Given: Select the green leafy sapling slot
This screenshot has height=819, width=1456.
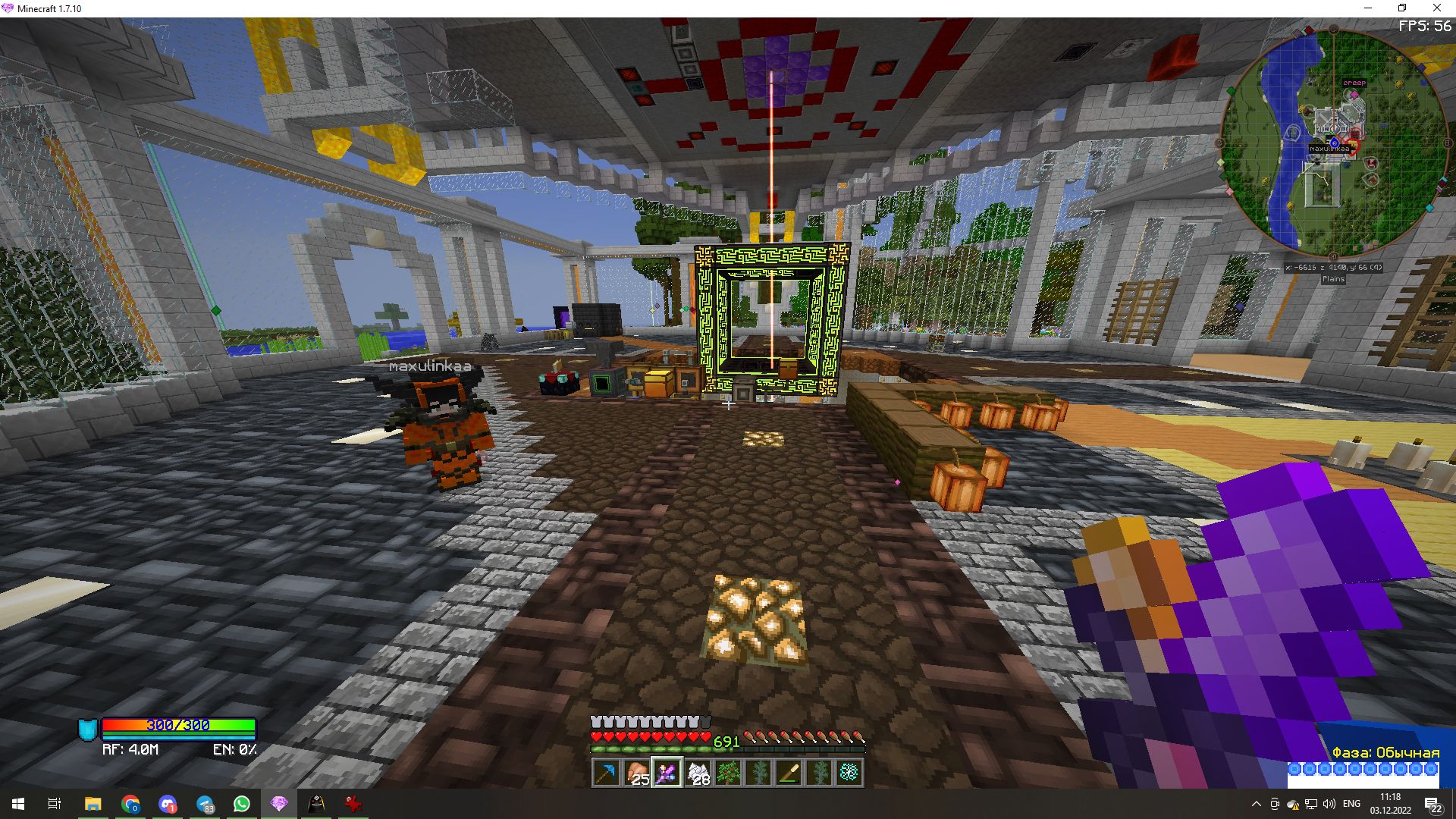Looking at the screenshot, I should click(x=728, y=773).
